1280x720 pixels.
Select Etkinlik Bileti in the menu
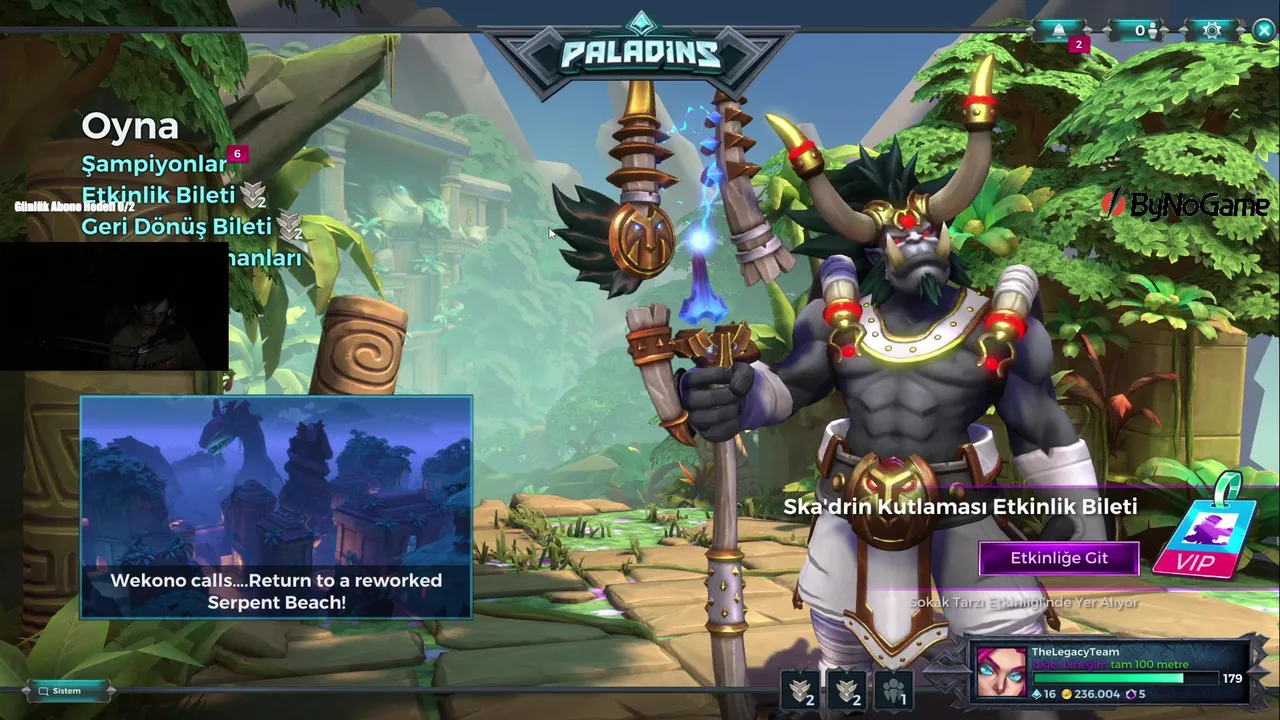coord(158,195)
